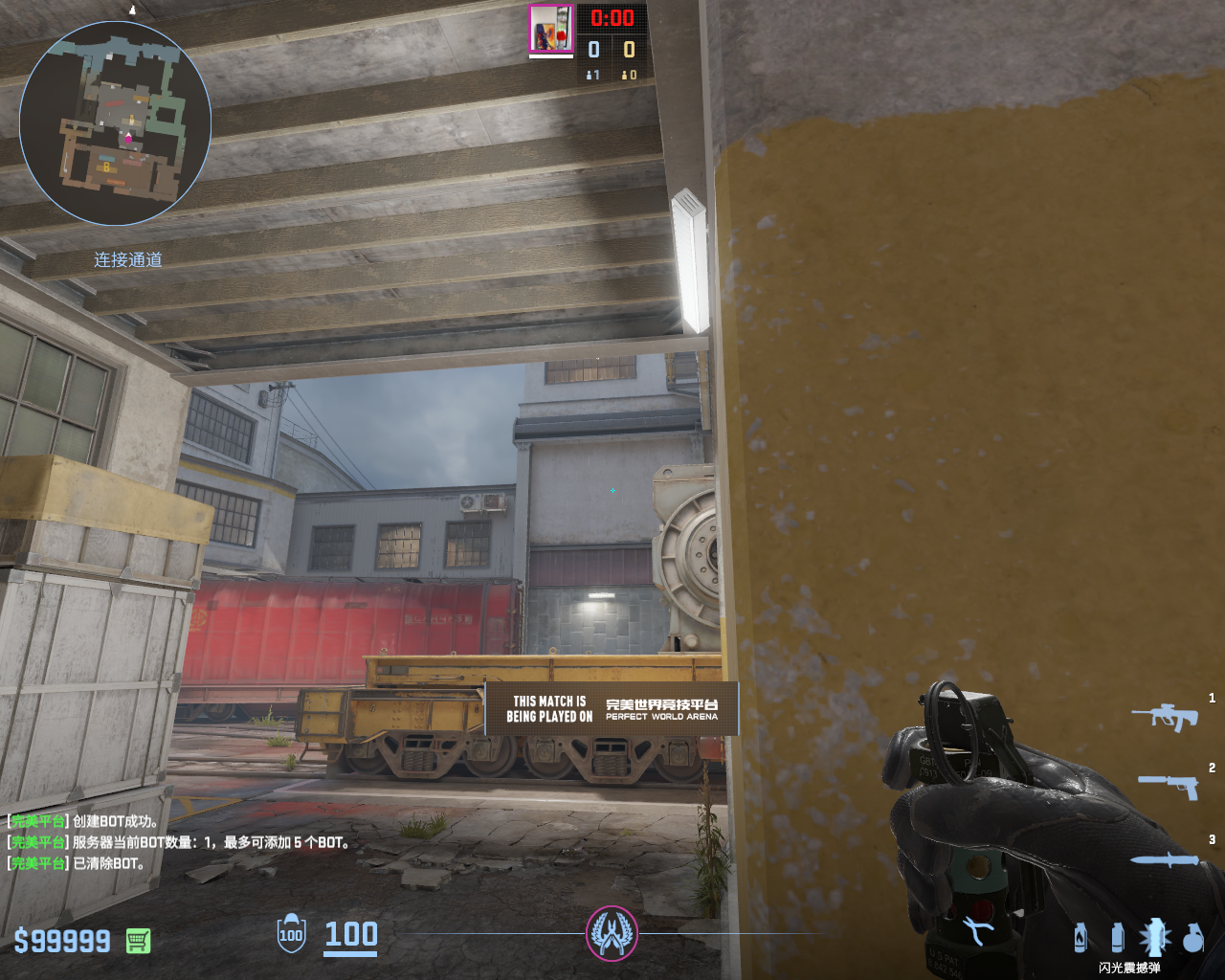Click the player avatar by the scoreboard
The width and height of the screenshot is (1225, 980).
coord(551,29)
